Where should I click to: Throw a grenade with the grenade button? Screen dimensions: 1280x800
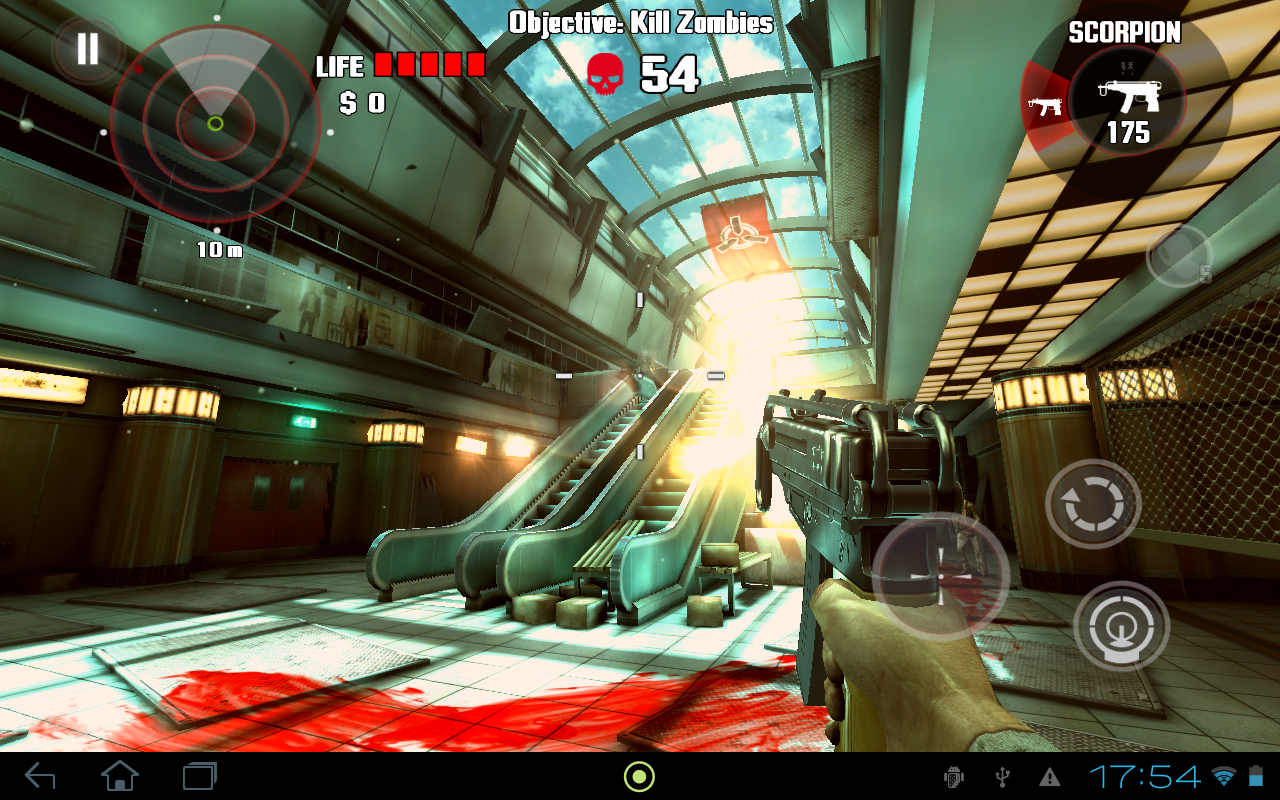tap(1179, 256)
